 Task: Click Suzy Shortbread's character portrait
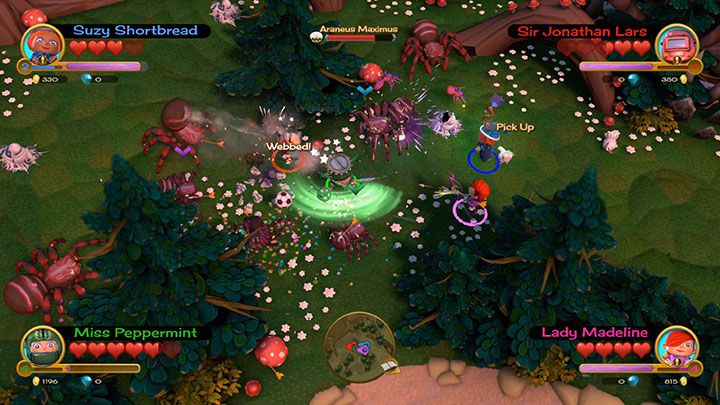tap(42, 45)
